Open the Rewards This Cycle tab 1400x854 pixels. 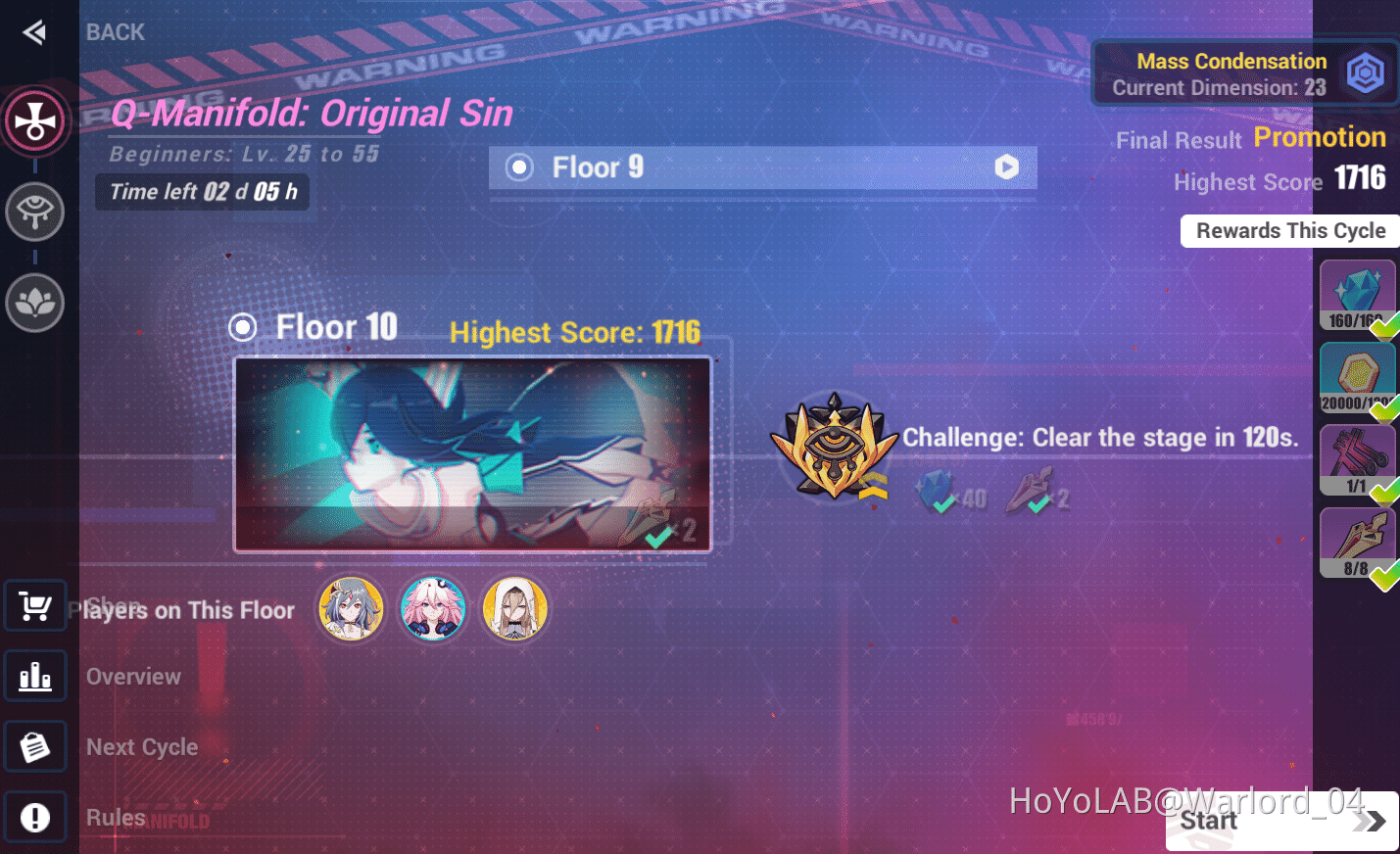[x=1289, y=230]
